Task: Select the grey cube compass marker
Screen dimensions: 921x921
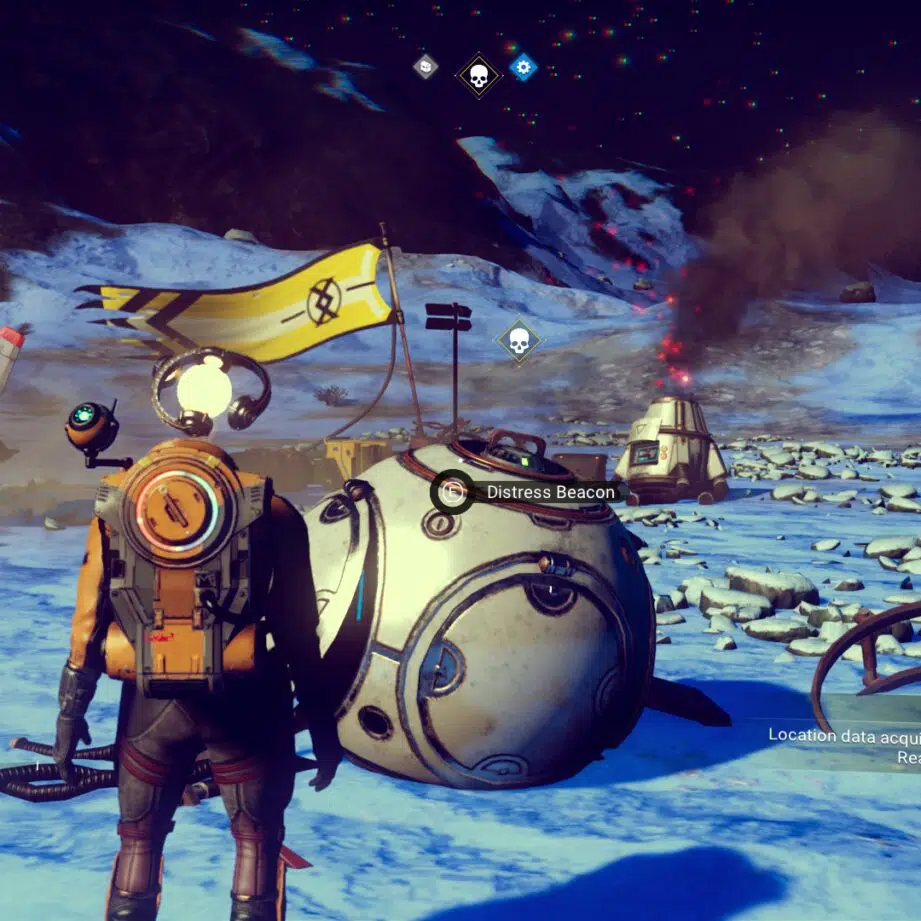Action: tap(426, 67)
